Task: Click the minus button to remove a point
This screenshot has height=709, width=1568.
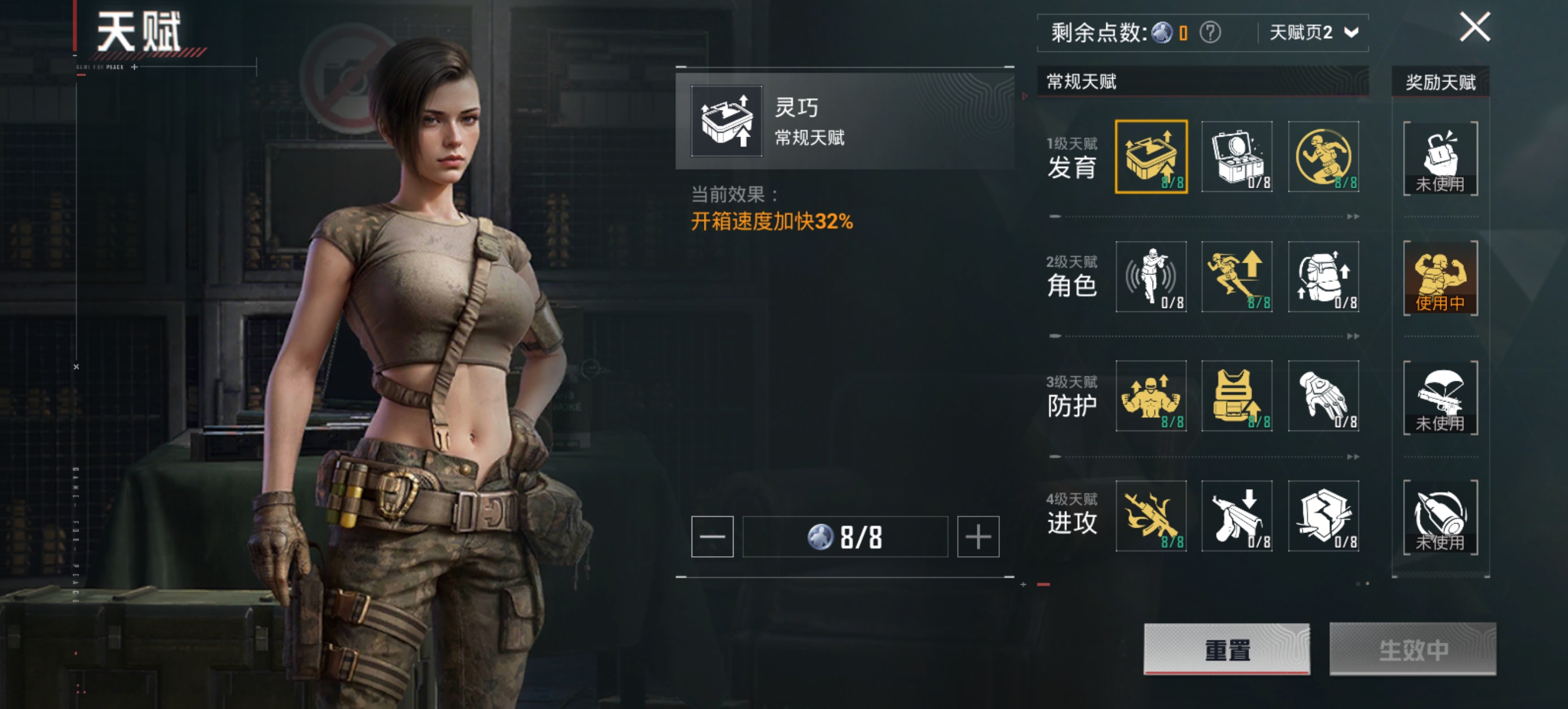Action: 712,536
